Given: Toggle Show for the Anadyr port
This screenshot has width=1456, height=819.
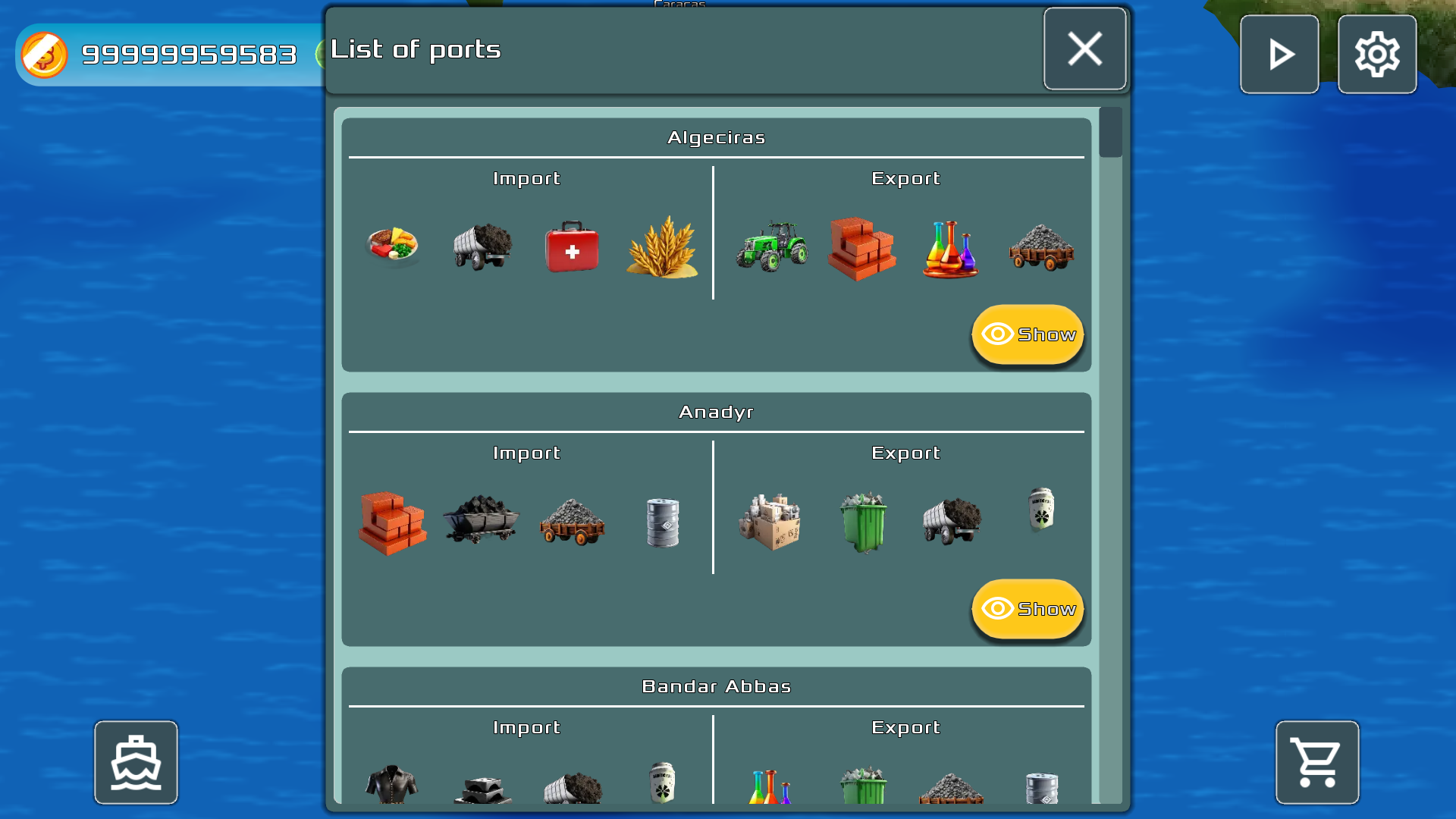Looking at the screenshot, I should click(x=1028, y=608).
